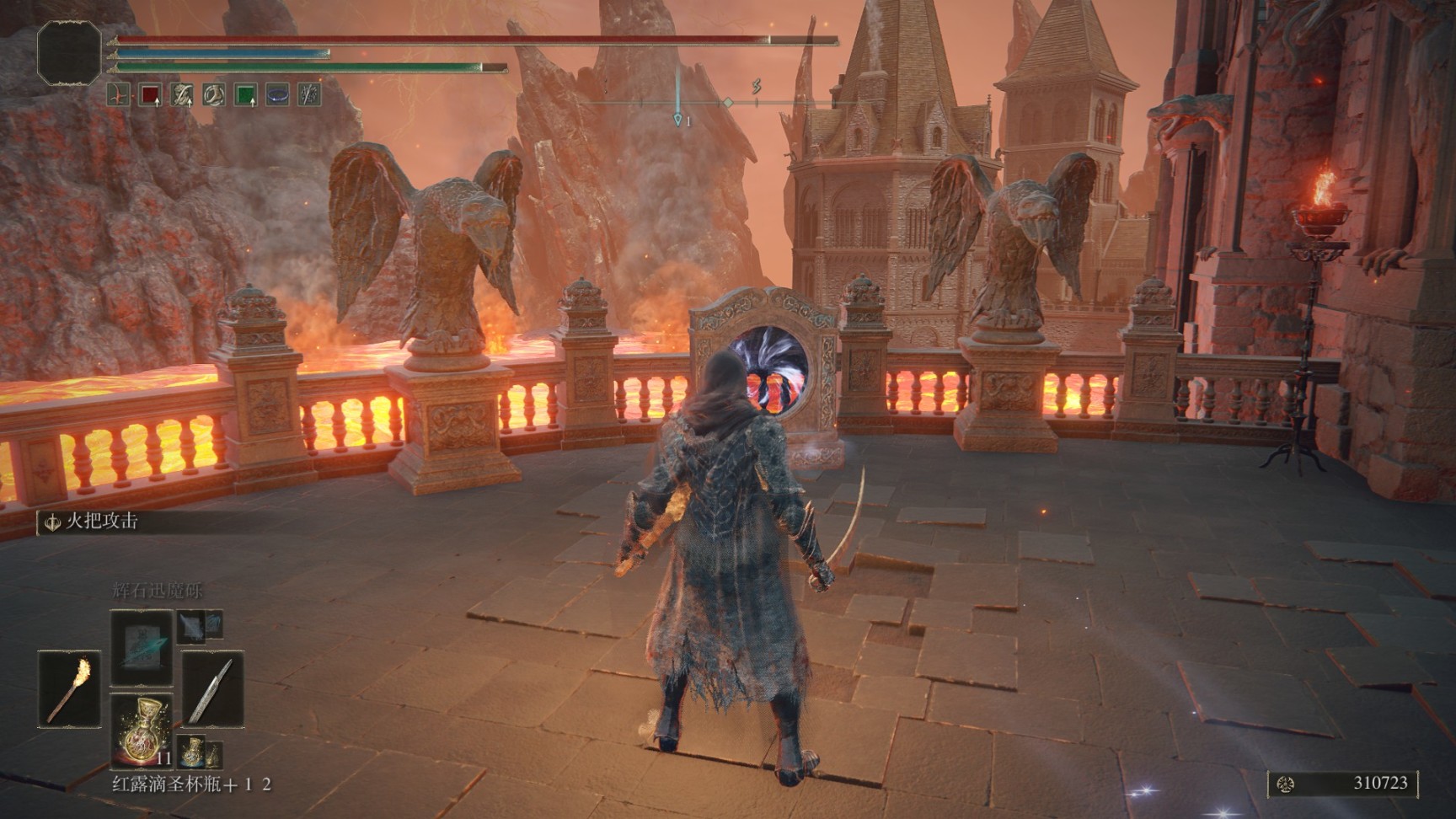This screenshot has height=819, width=1456.
Task: Pick the blue flask queued item
Action: pyautogui.click(x=193, y=749)
